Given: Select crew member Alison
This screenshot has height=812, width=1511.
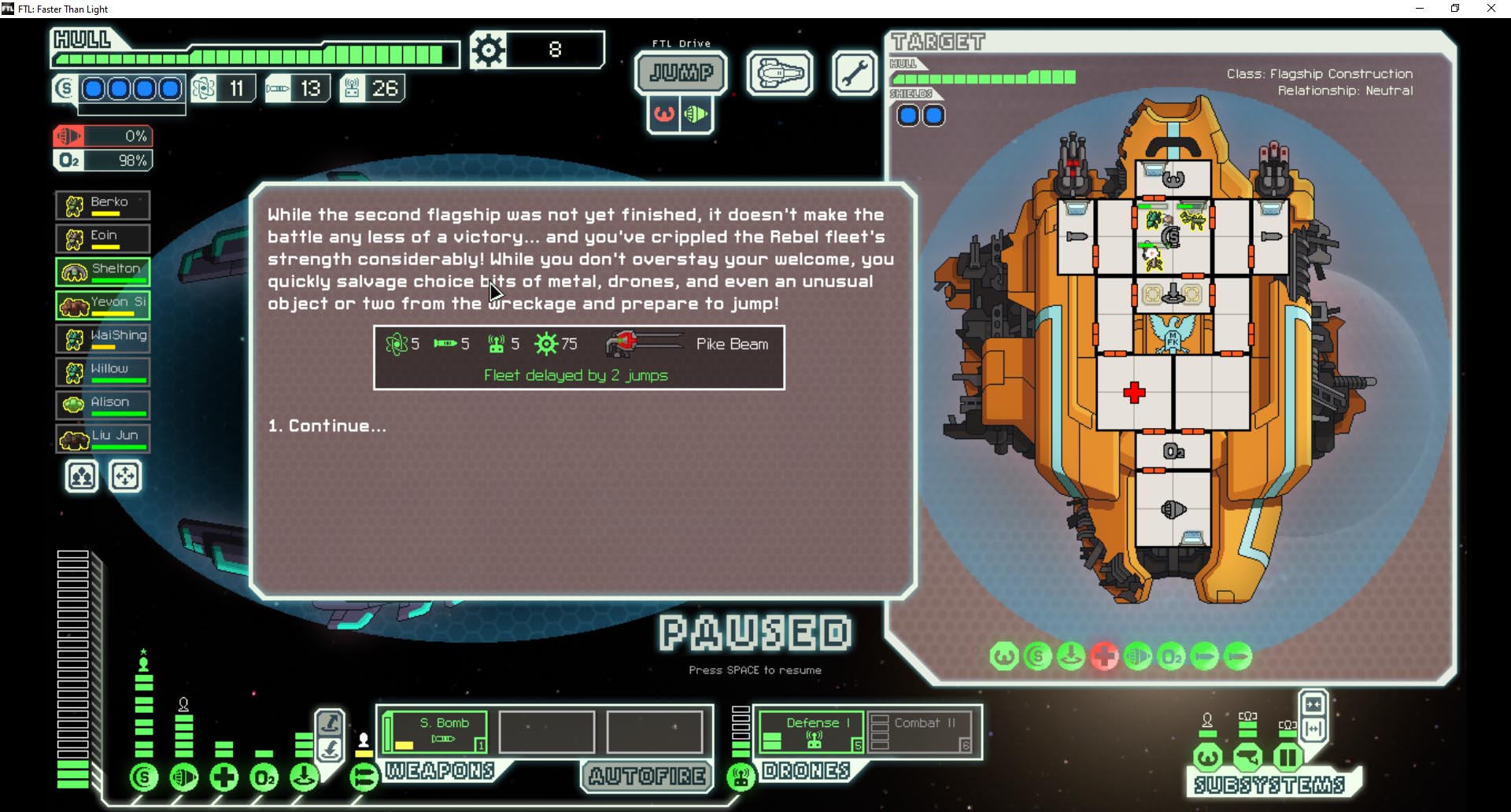Looking at the screenshot, I should (103, 404).
